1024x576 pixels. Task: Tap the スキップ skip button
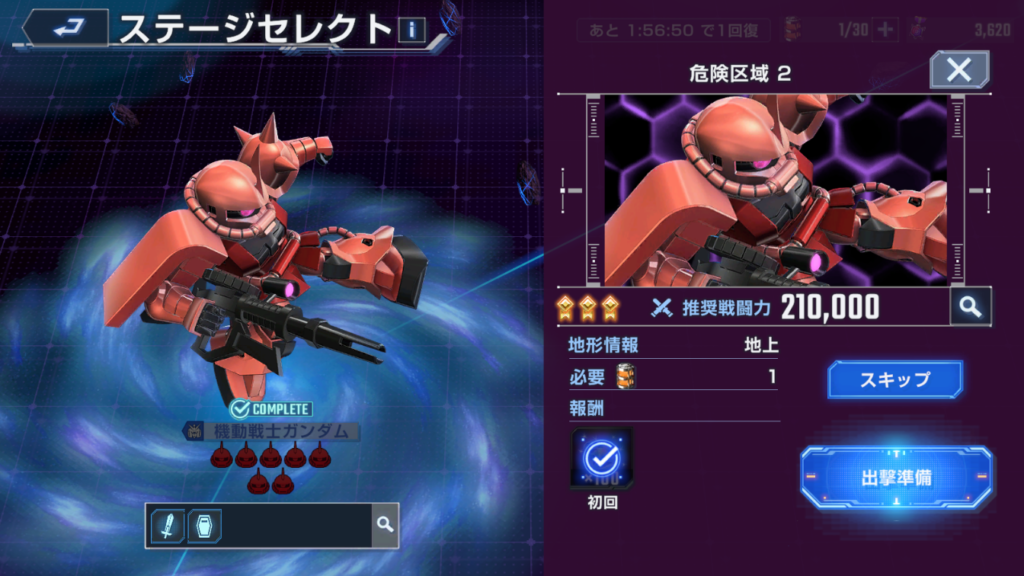coord(895,380)
